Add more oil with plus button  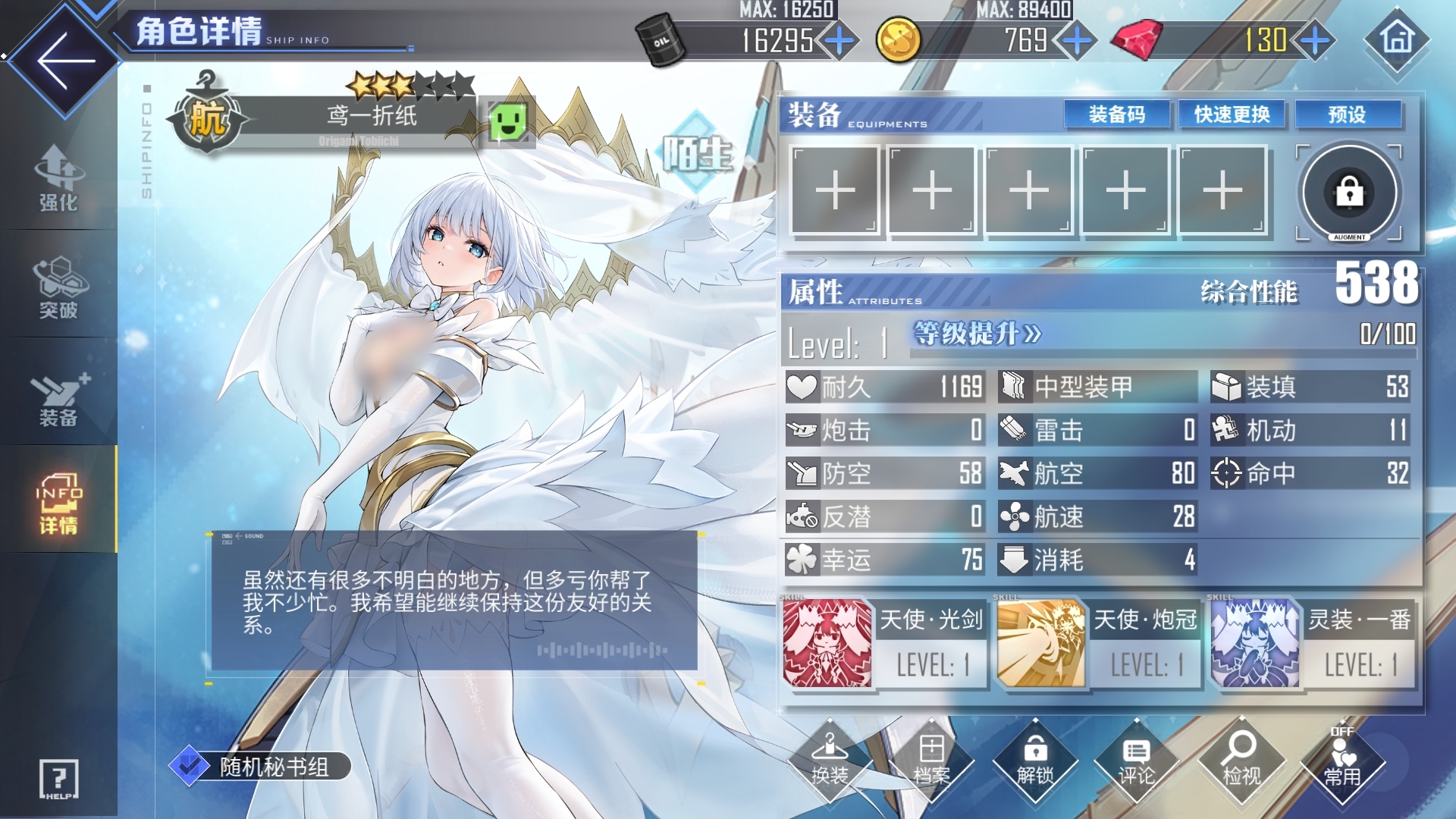tap(839, 40)
